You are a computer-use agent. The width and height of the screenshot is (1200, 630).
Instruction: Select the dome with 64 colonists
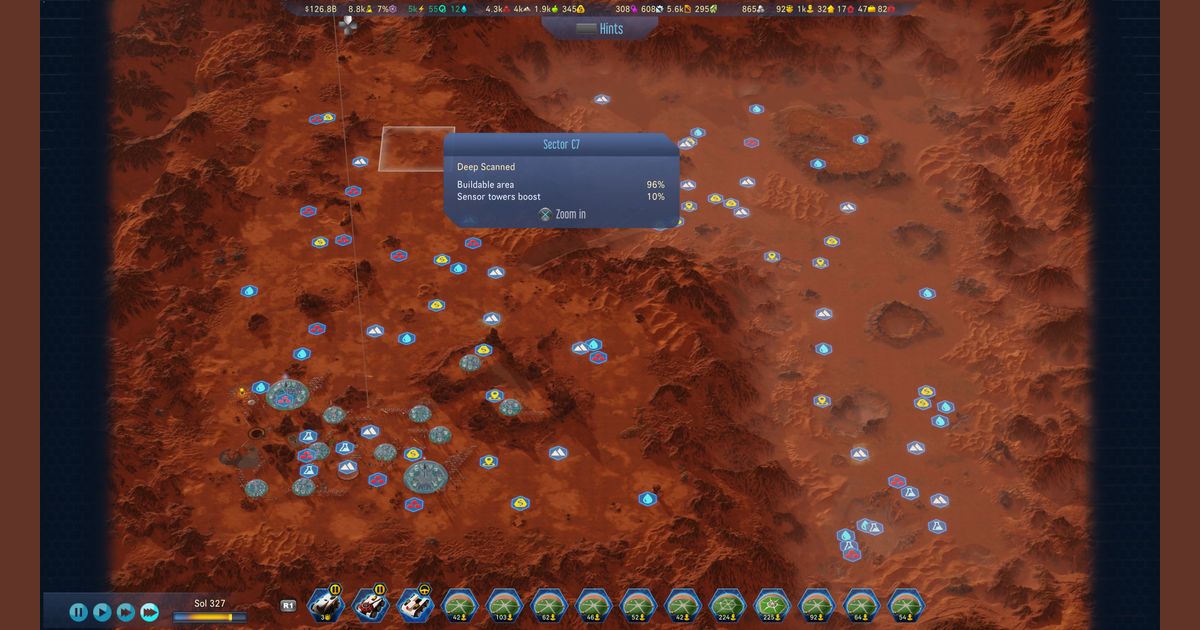[861, 604]
